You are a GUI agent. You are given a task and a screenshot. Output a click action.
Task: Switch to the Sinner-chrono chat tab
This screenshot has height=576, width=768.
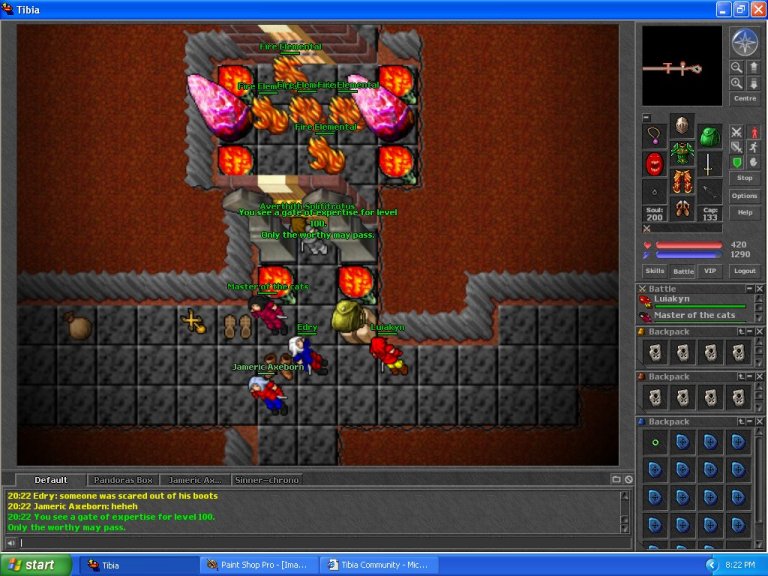[268, 480]
